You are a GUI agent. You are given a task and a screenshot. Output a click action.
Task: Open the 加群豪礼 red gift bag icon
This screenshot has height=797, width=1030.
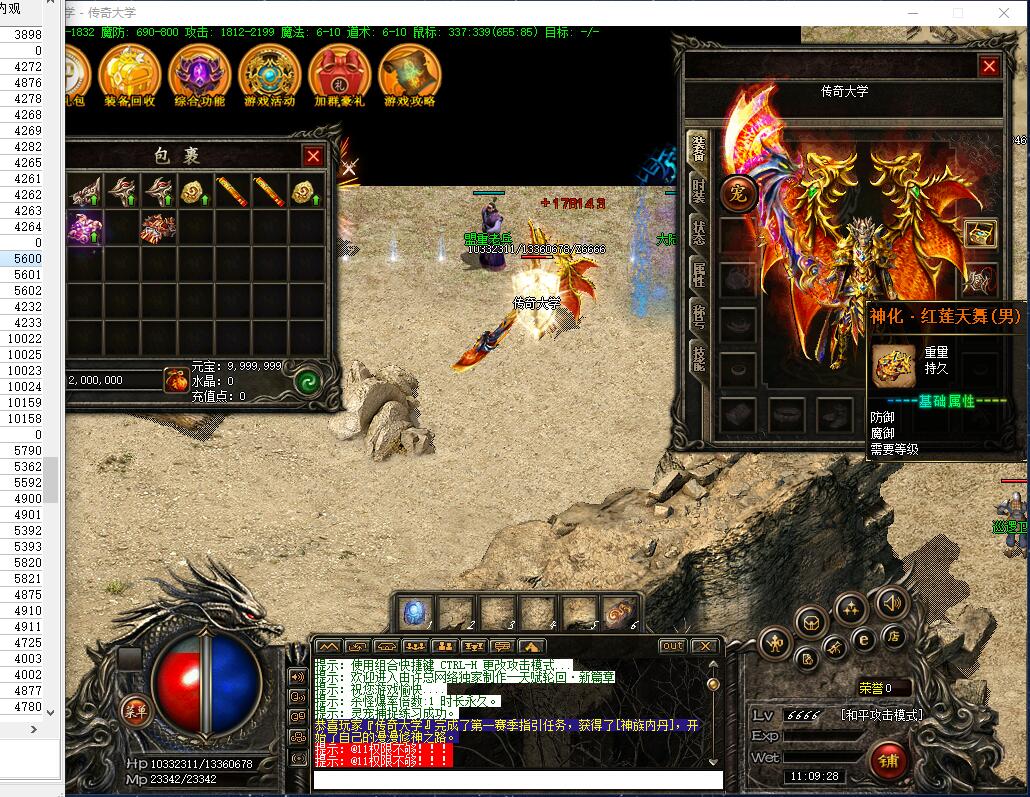click(x=339, y=76)
